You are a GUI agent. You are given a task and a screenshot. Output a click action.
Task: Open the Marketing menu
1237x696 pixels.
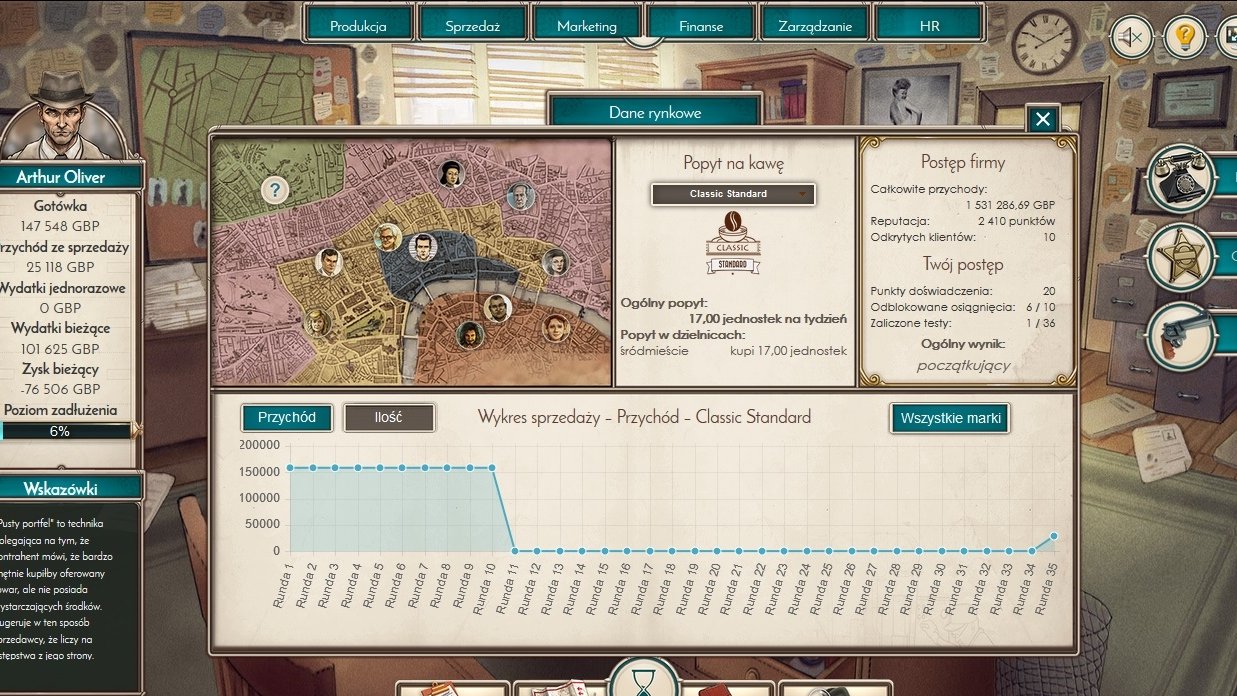pos(586,26)
